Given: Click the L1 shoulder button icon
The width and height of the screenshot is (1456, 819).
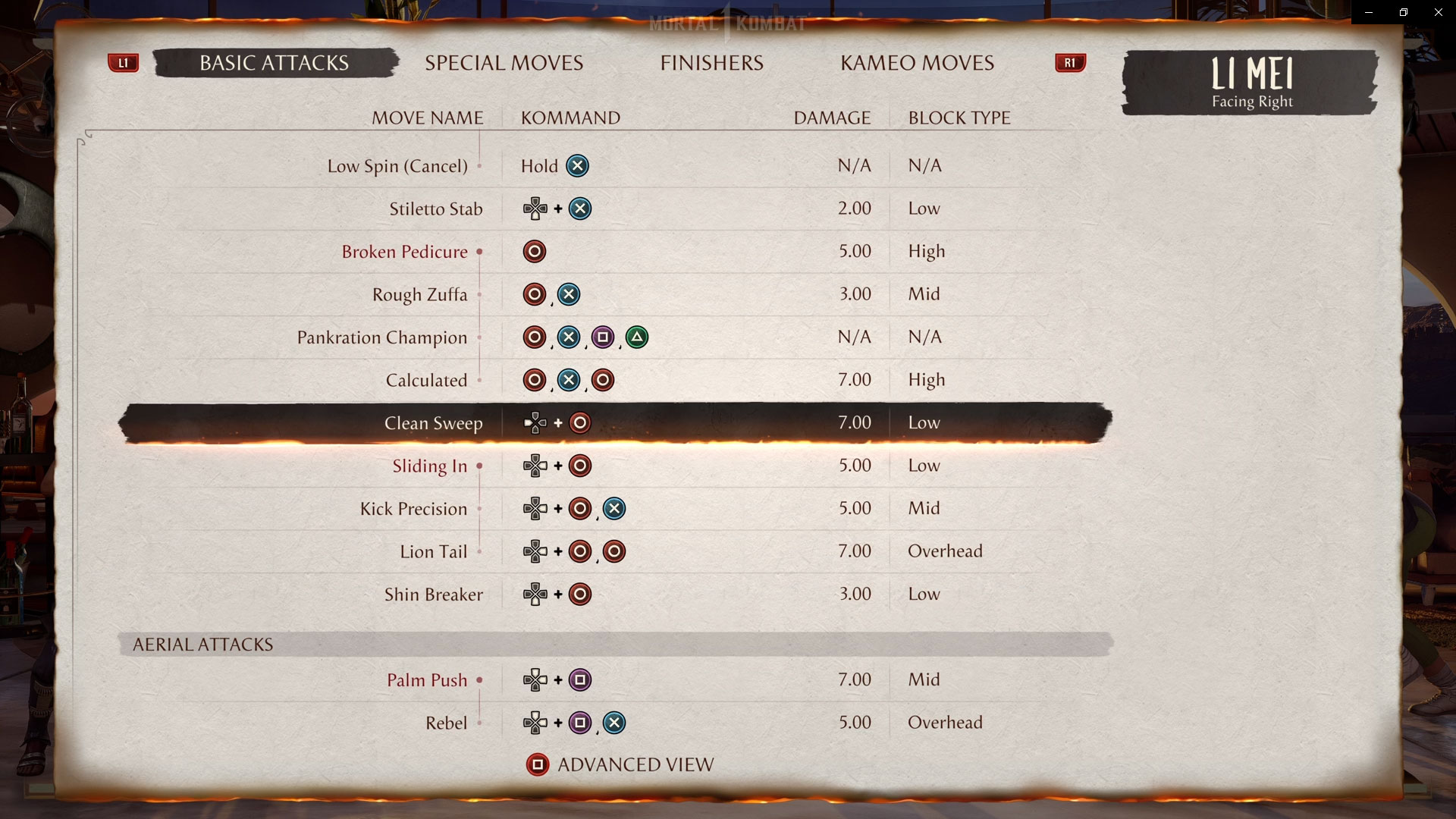Looking at the screenshot, I should click(x=124, y=63).
